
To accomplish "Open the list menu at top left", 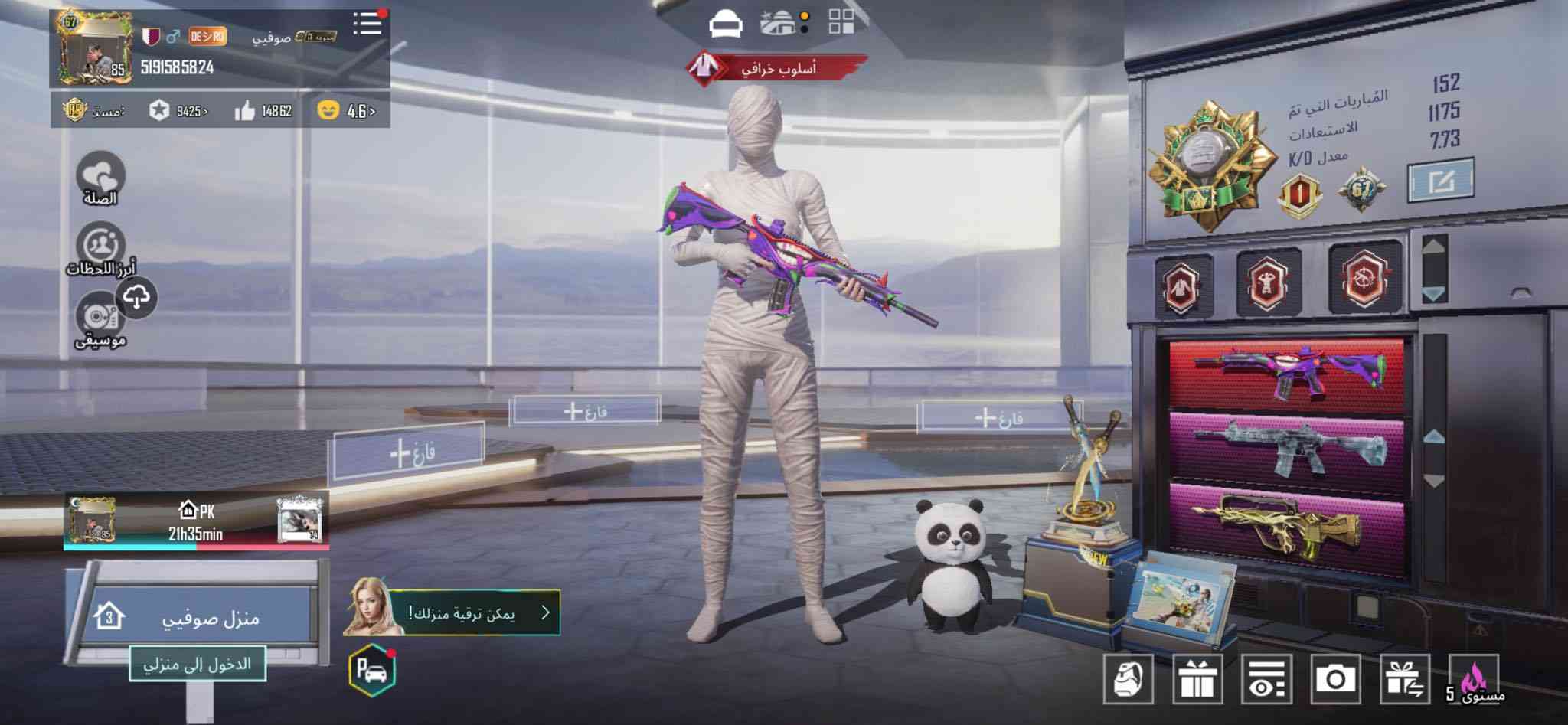I will coord(367,24).
